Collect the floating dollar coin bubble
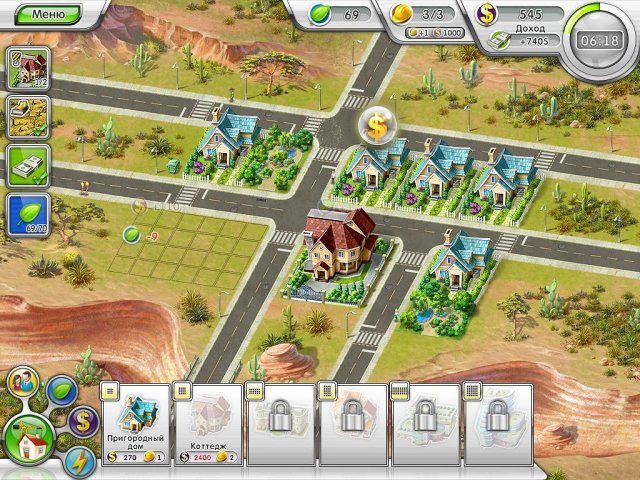 tap(378, 124)
